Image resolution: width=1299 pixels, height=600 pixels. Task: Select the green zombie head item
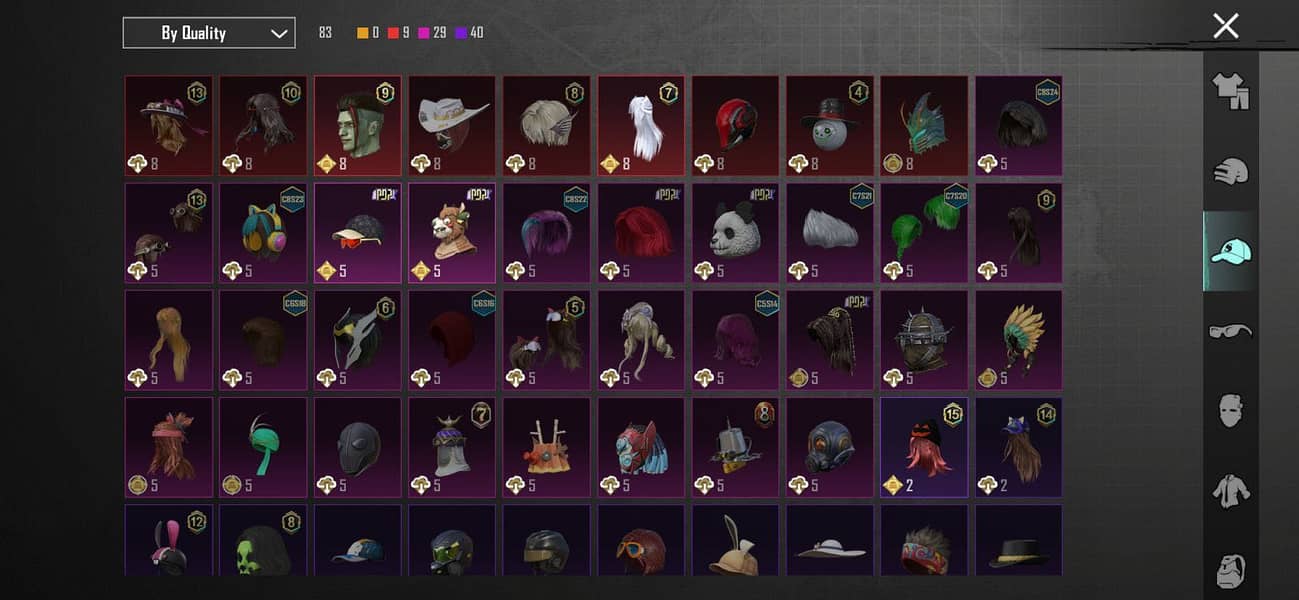pos(358,125)
